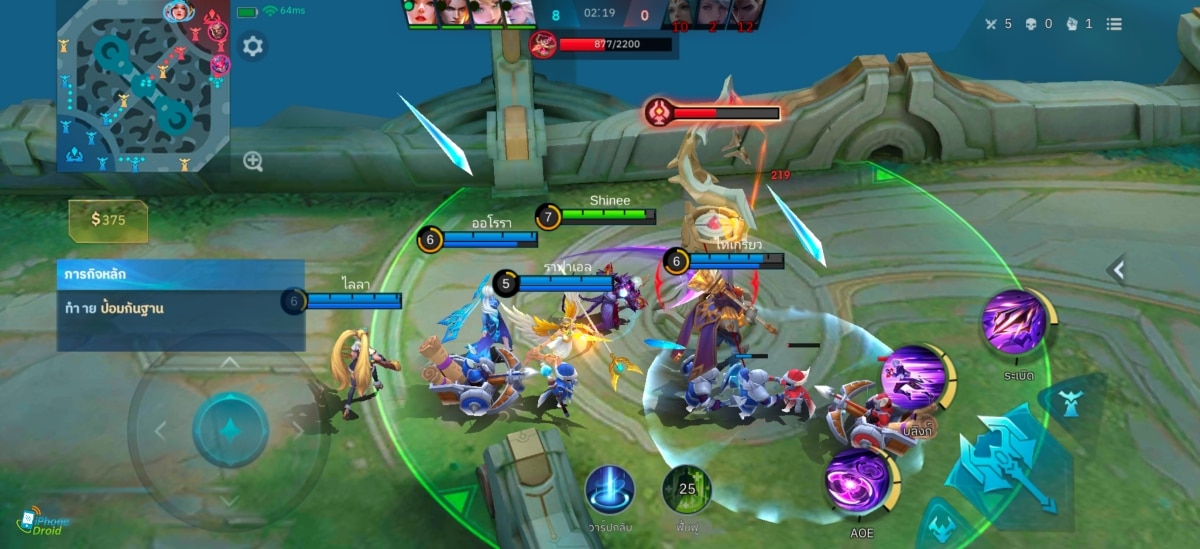Cast the AOE skill

pos(858,482)
